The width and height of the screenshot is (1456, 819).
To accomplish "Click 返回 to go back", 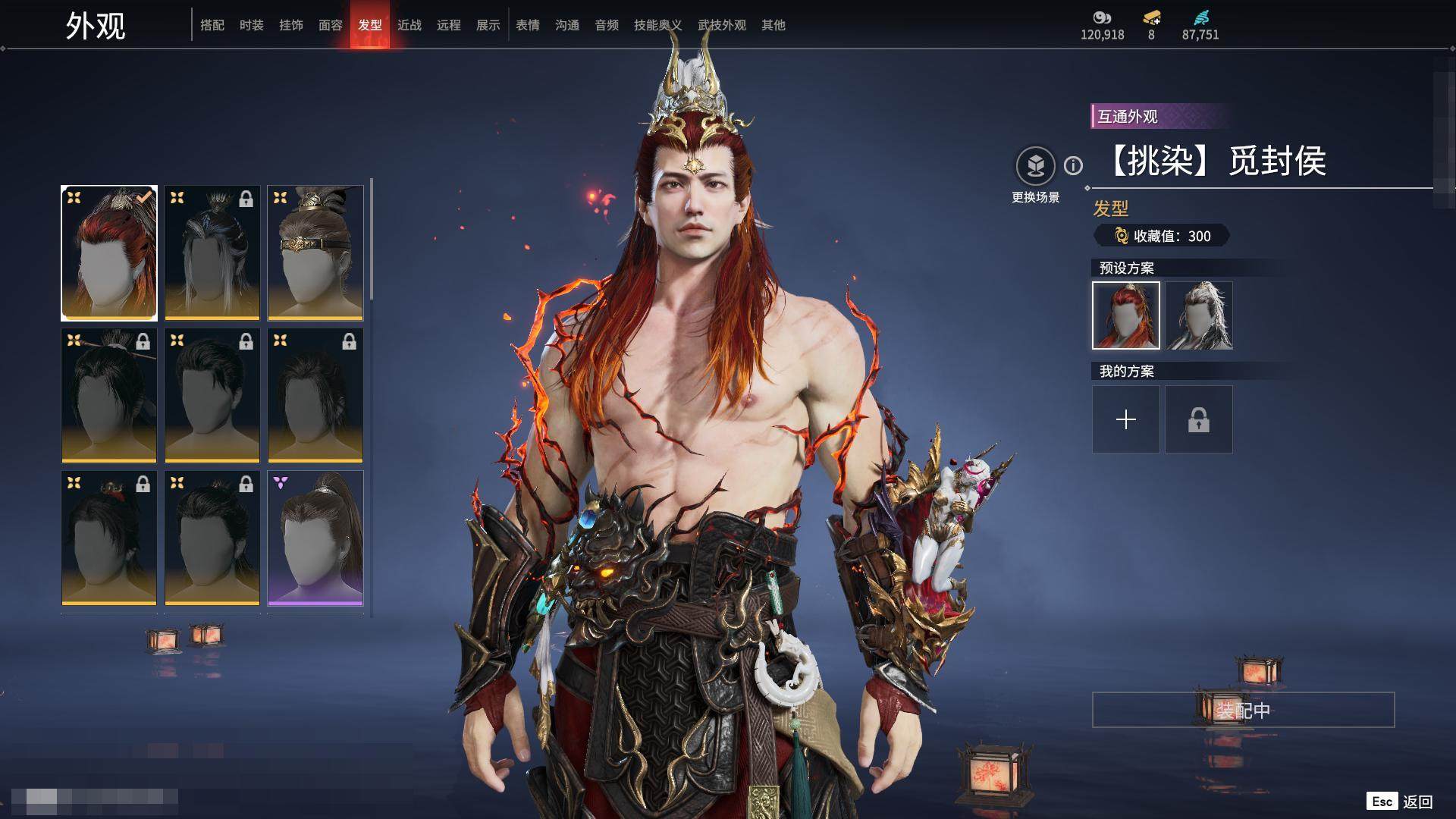I will coord(1417,802).
